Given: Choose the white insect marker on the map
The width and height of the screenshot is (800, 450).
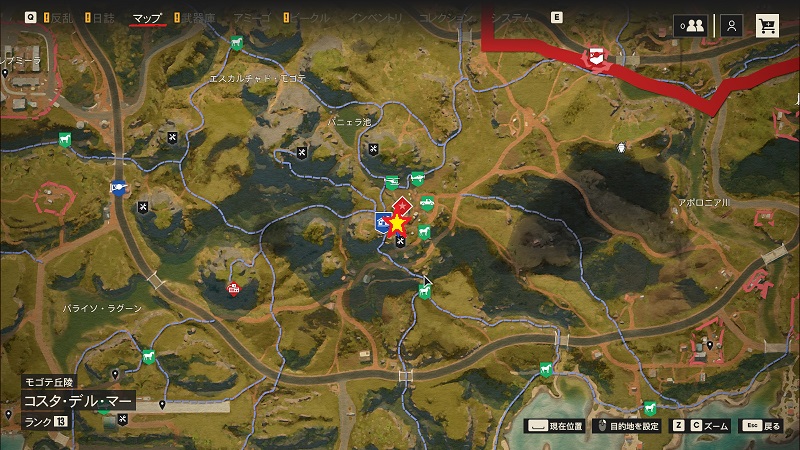Looking at the screenshot, I should click(621, 147).
